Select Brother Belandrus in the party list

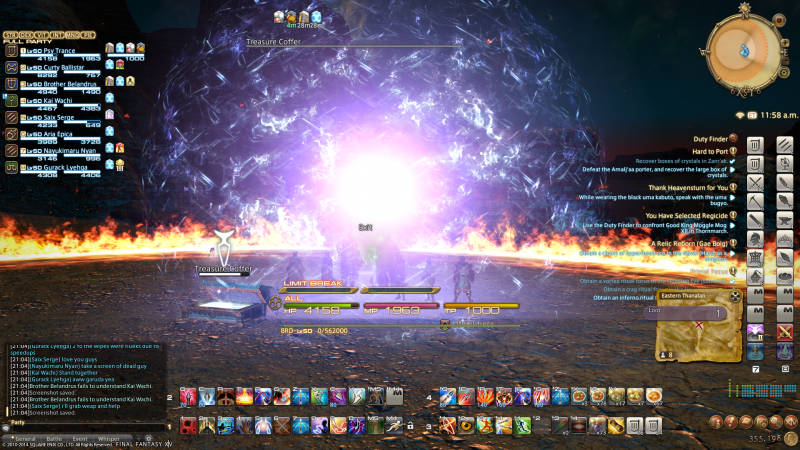[x=64, y=82]
